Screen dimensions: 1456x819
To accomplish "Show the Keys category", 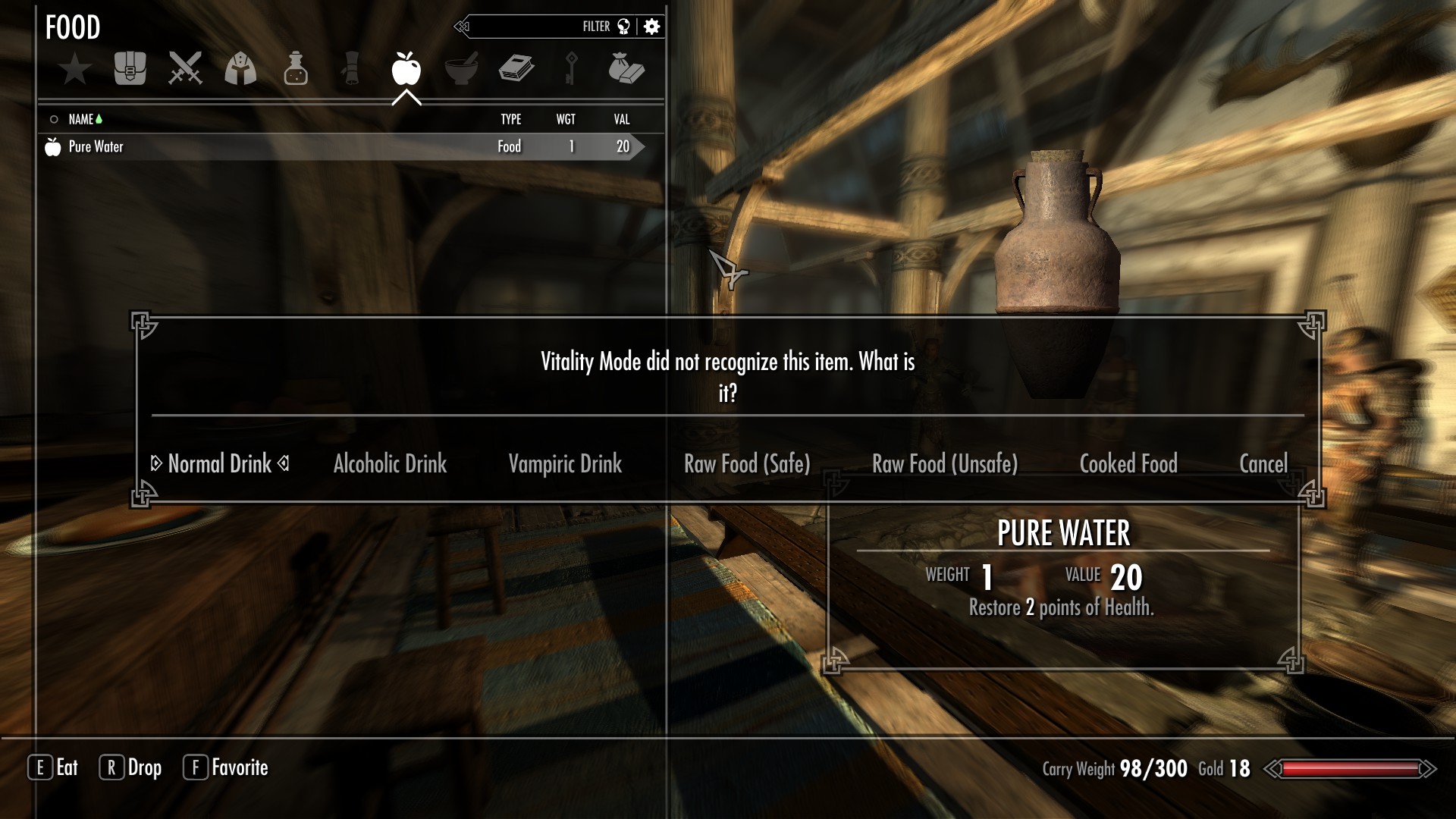I will (x=571, y=69).
